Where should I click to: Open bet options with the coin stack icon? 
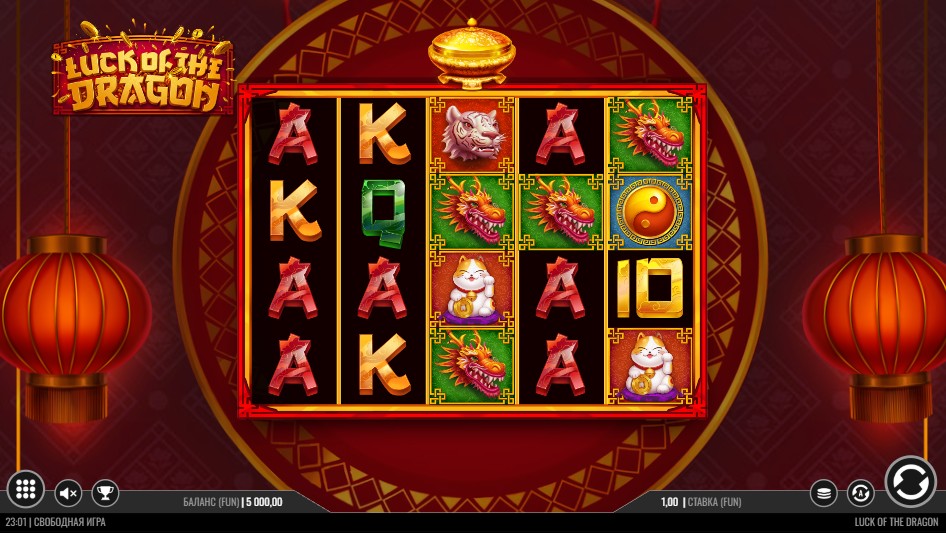823,493
